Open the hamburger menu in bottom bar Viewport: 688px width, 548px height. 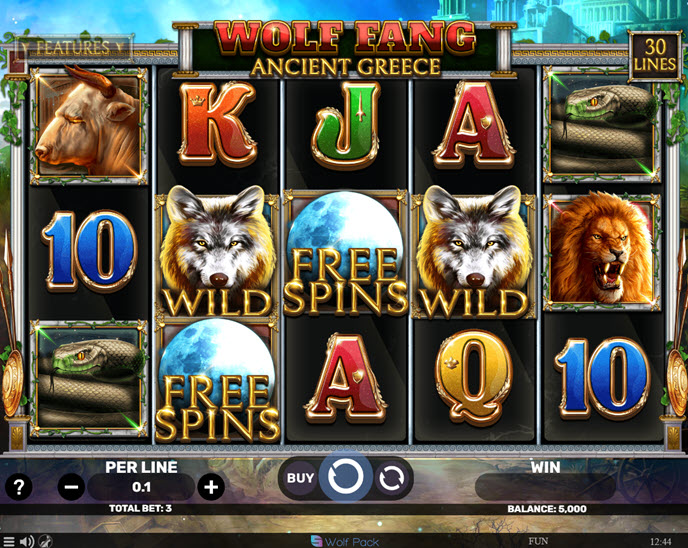point(9,541)
